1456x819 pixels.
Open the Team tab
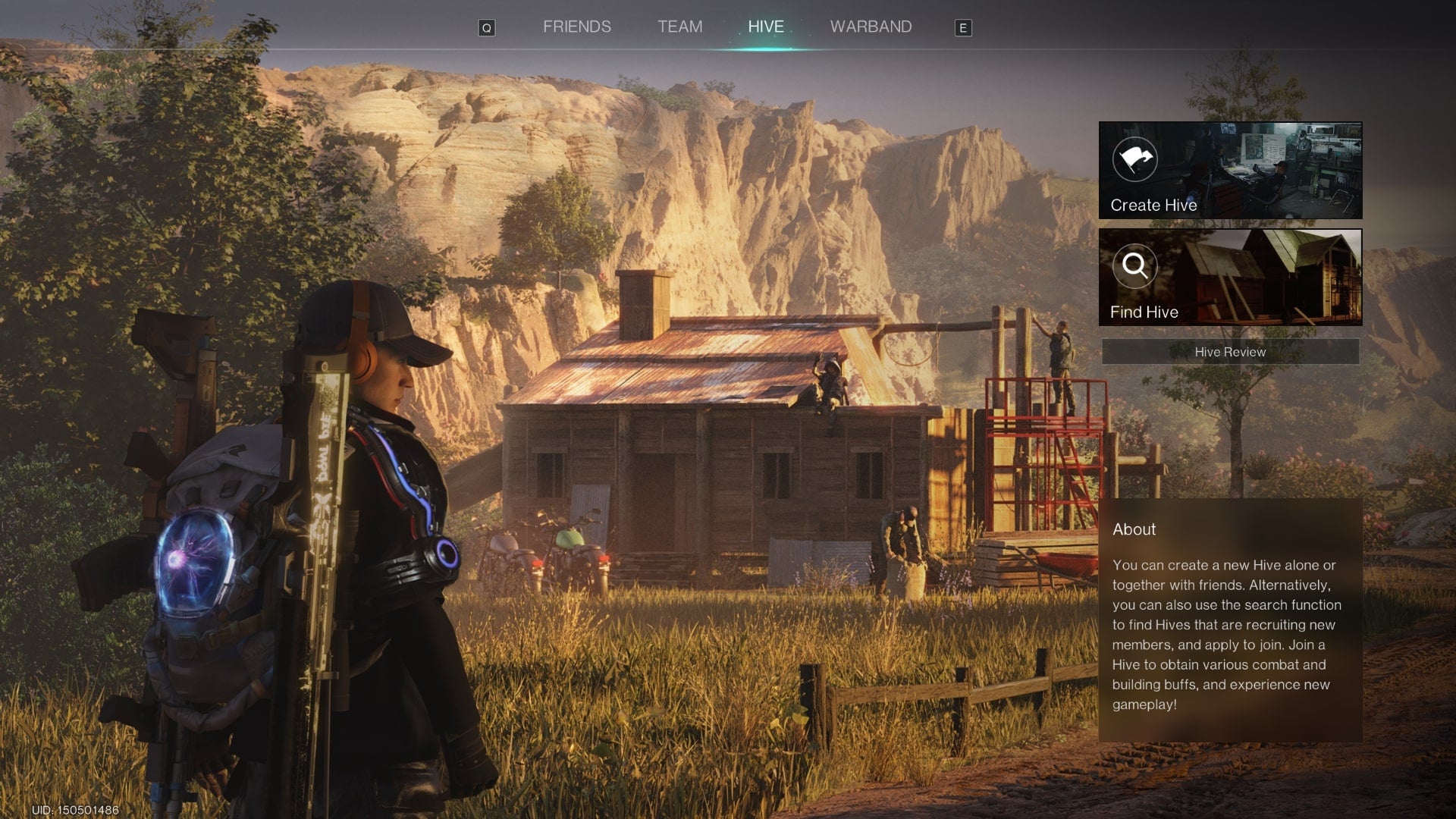tap(679, 27)
